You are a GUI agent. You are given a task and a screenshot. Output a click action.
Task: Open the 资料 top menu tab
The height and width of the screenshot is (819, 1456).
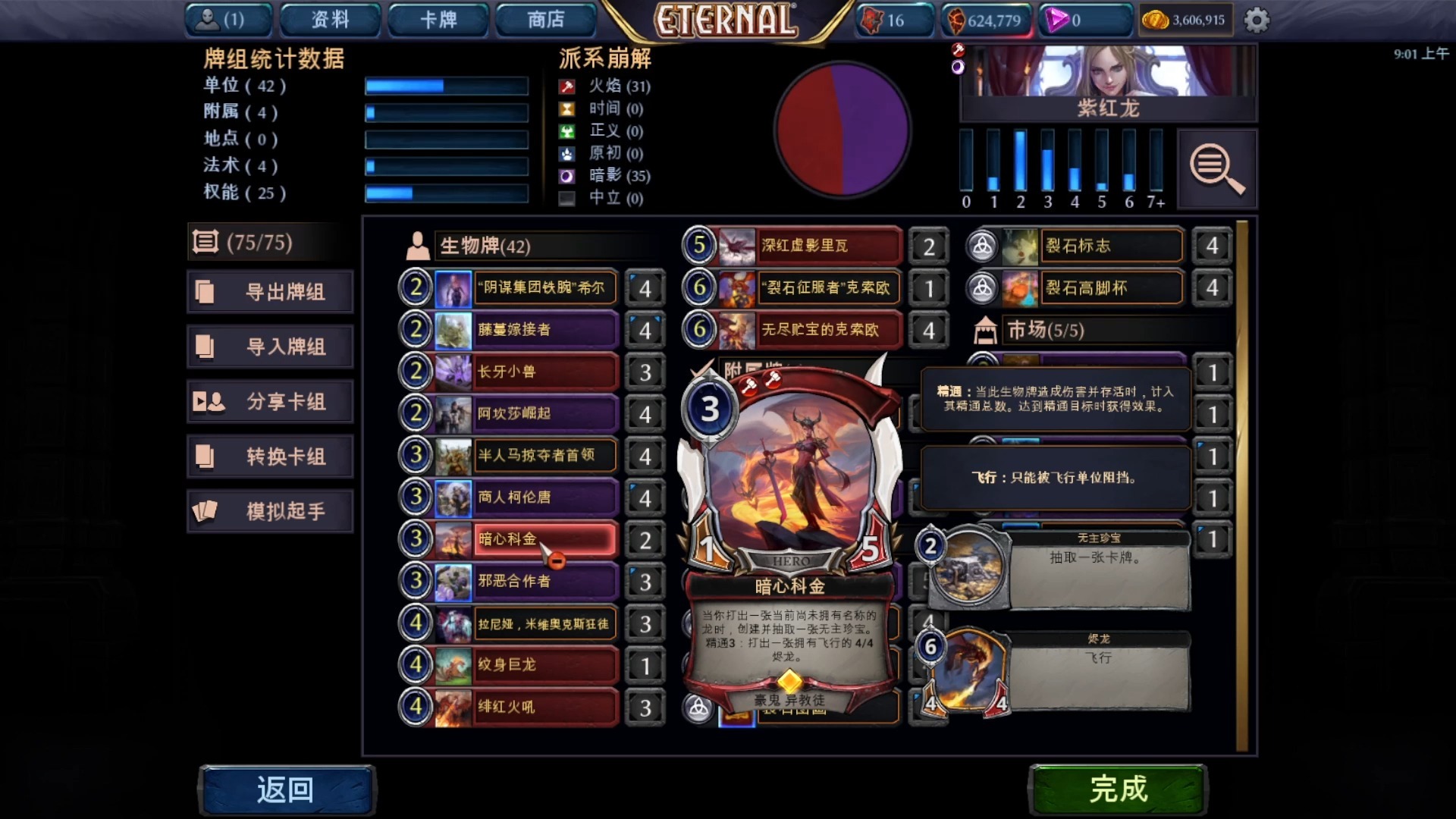tap(330, 20)
